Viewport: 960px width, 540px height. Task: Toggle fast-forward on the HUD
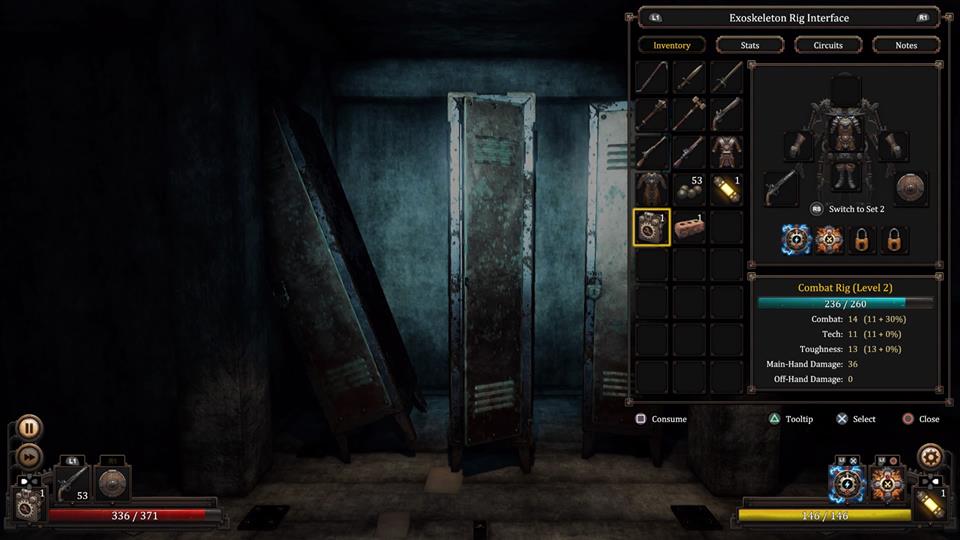coord(30,457)
